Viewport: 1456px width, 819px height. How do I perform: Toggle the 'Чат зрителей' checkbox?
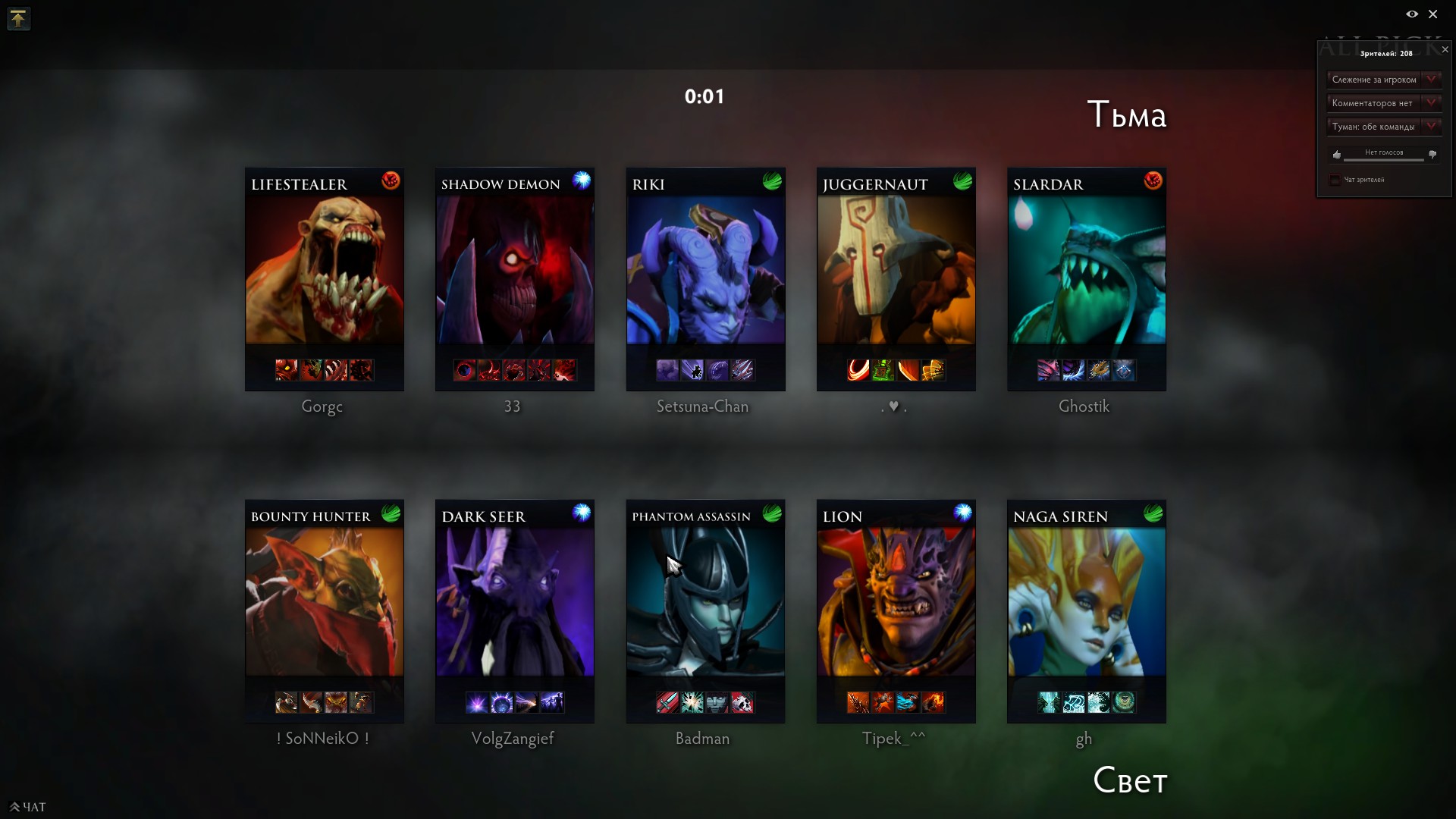point(1335,180)
